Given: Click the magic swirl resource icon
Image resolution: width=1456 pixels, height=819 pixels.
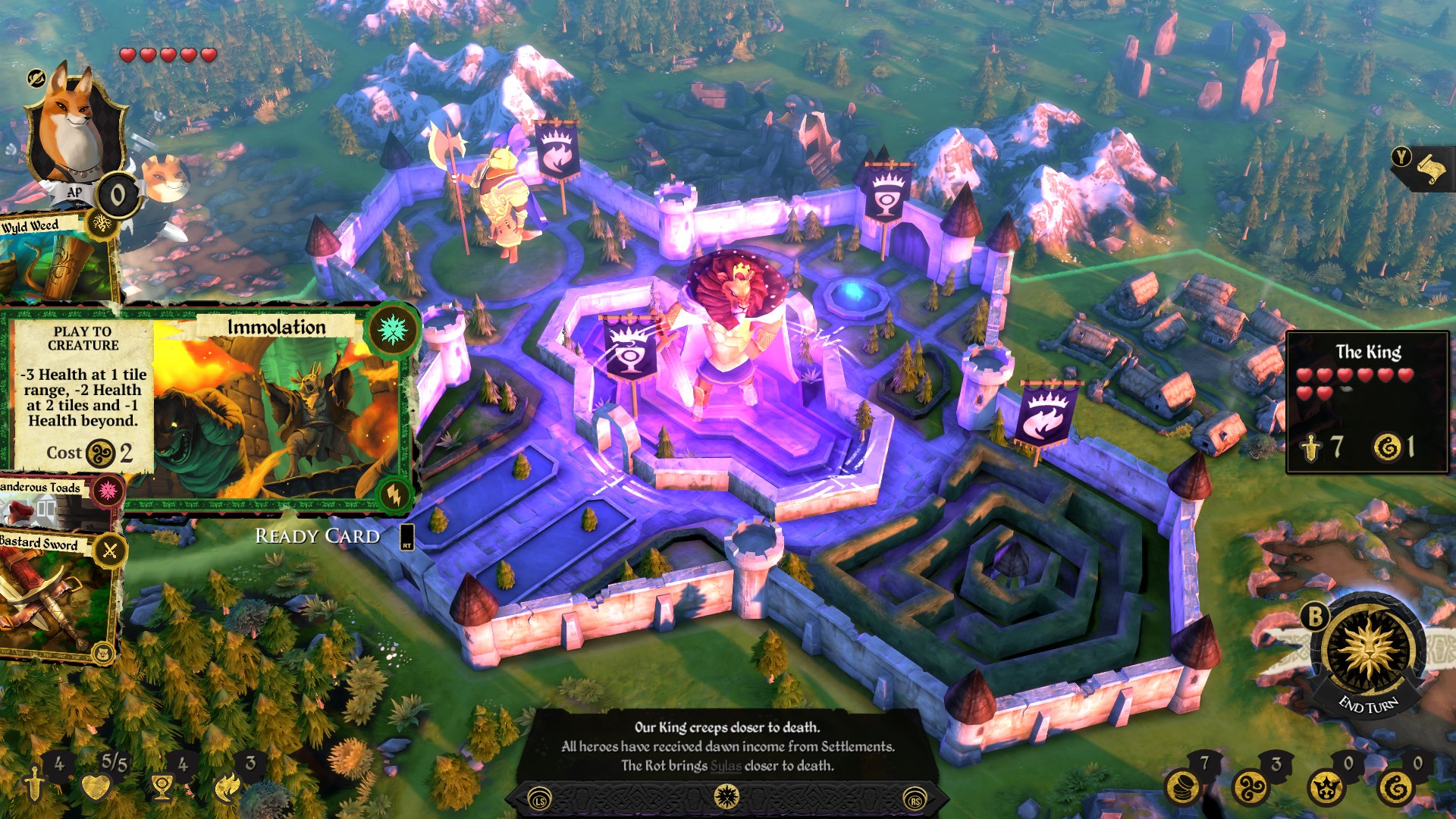Looking at the screenshot, I should [x=1251, y=787].
